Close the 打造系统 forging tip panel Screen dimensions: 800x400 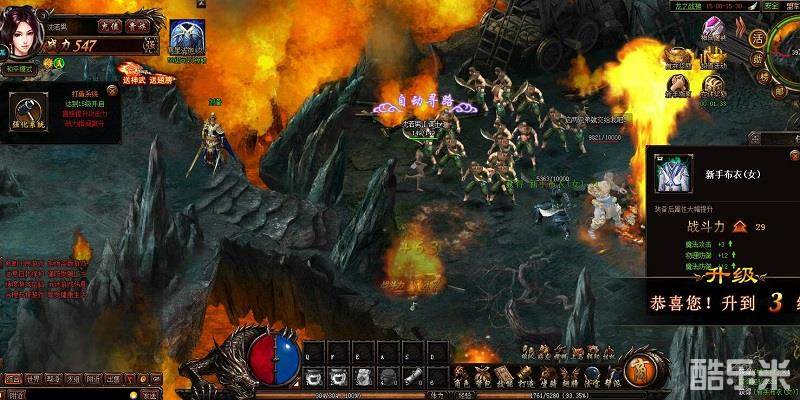(111, 91)
